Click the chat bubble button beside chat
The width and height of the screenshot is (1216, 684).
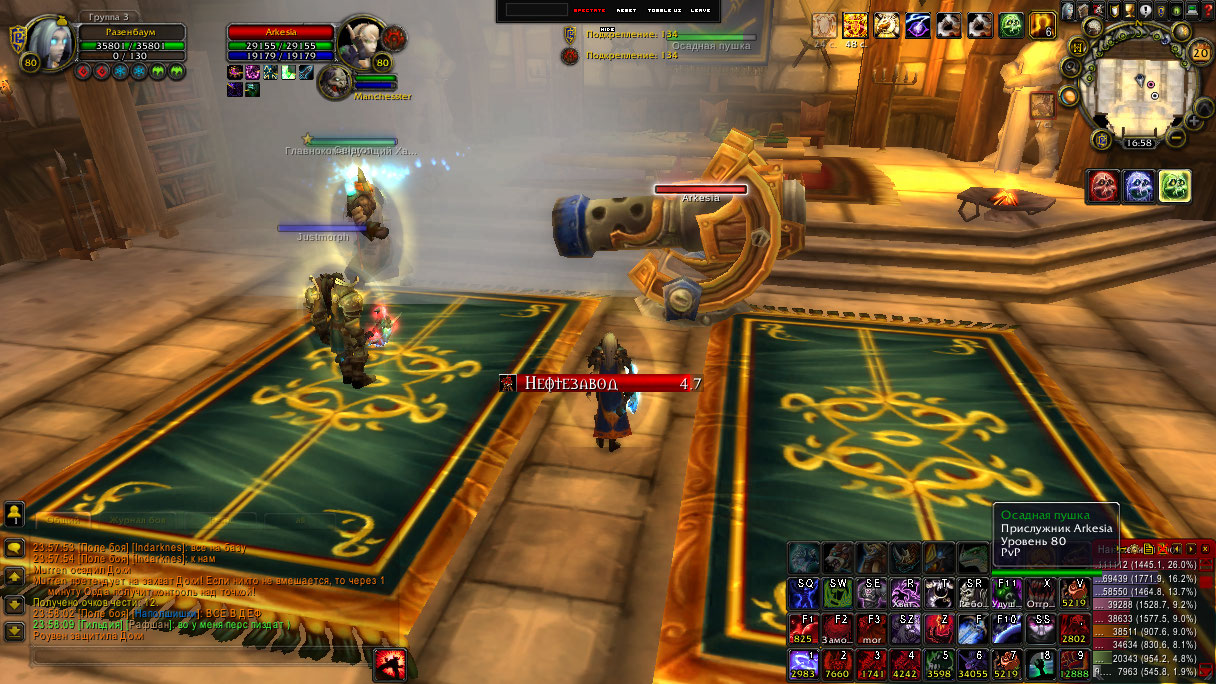pos(15,548)
